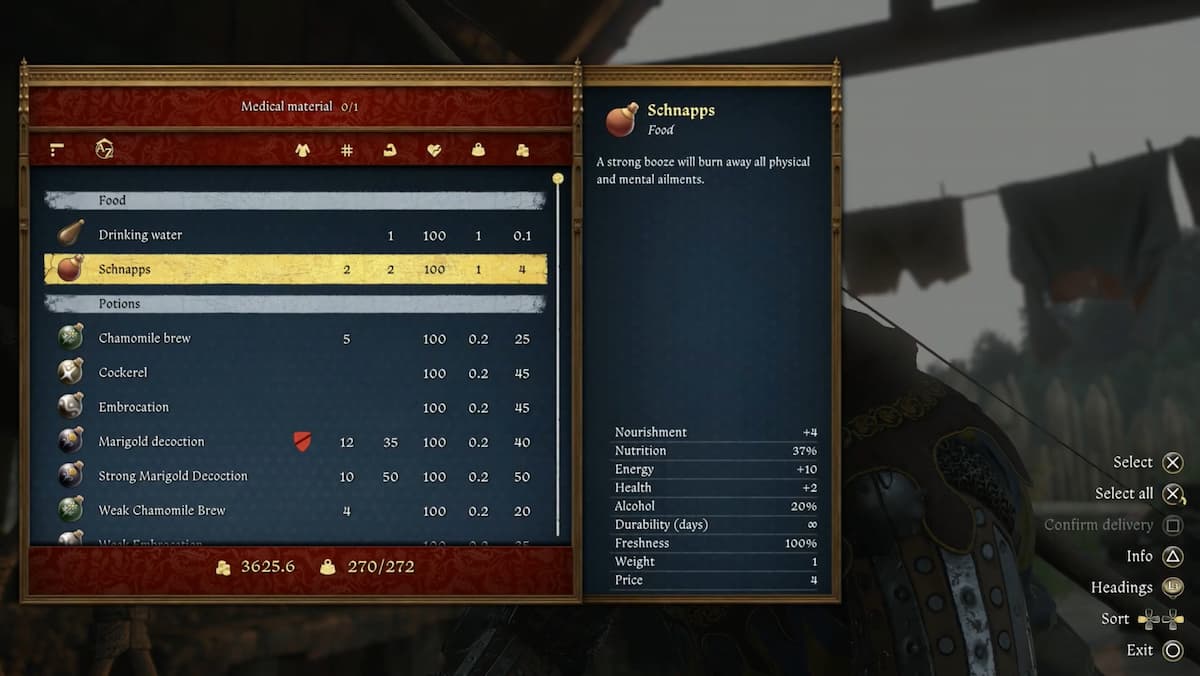Collapse the Food category header
This screenshot has width=1200, height=676.
click(x=295, y=200)
